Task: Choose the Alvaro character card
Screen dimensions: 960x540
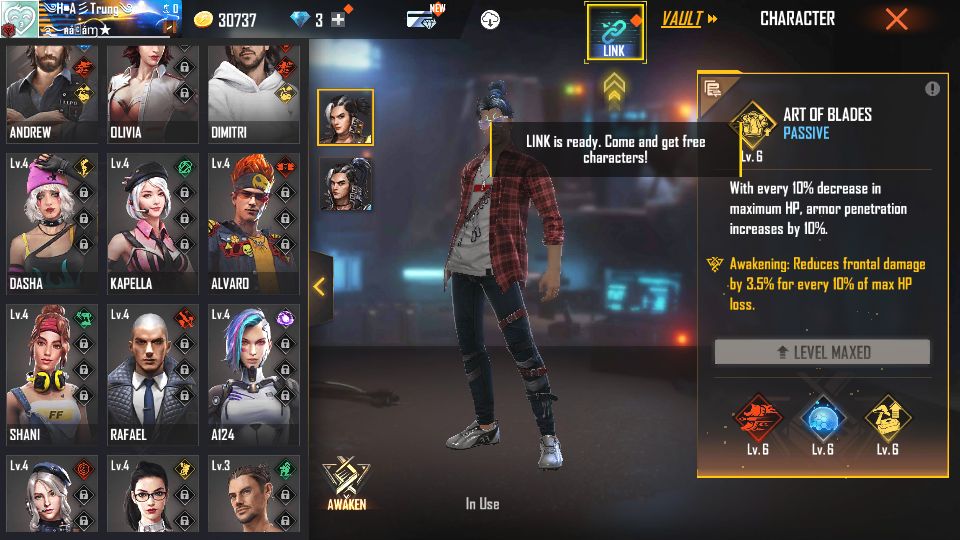Action: coord(253,222)
